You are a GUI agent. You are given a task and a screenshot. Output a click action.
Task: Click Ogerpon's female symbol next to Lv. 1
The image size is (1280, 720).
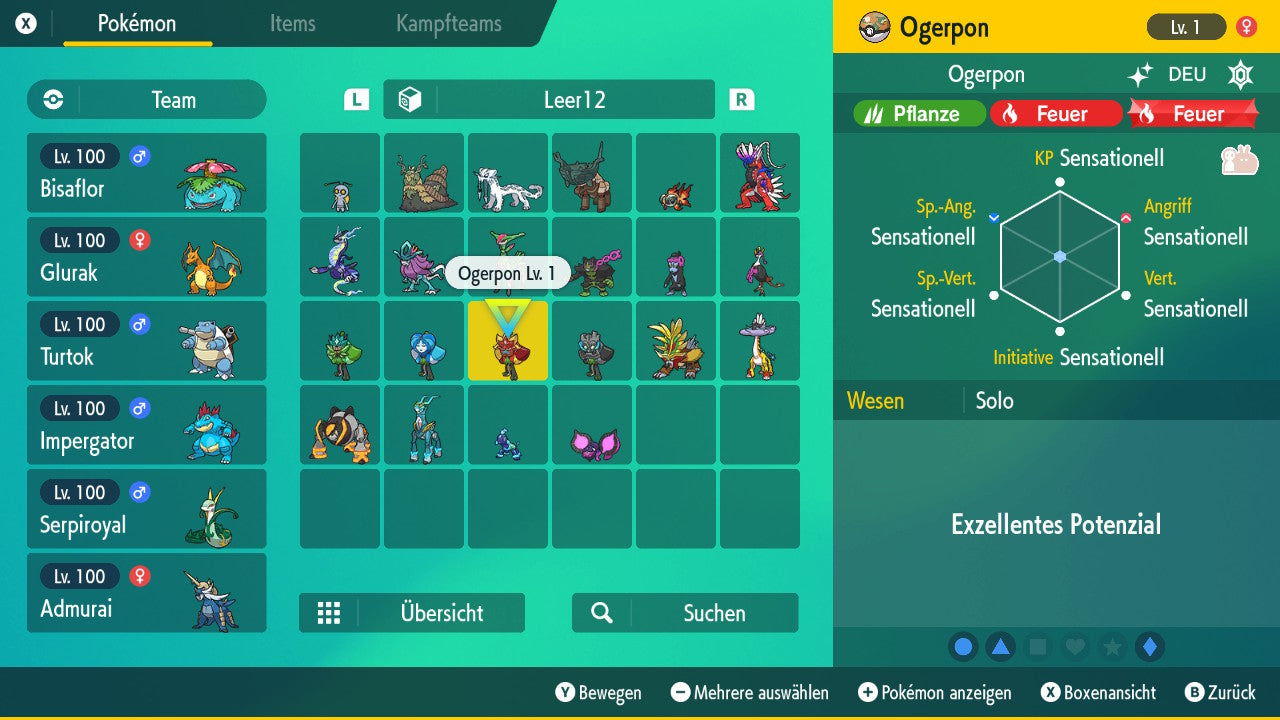(x=1246, y=27)
